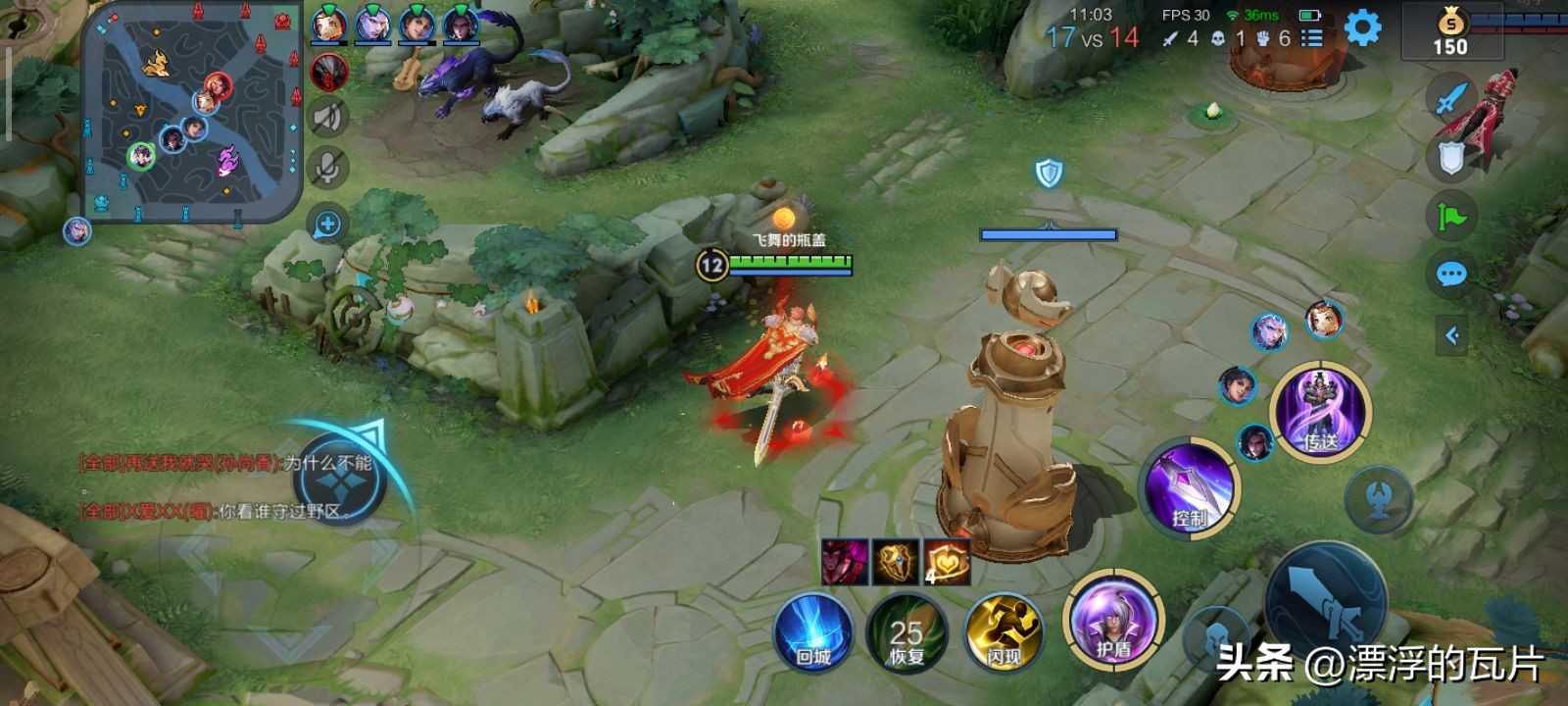This screenshot has height=706, width=1568.
Task: Click the magnifier plus button near minimap
Action: click(x=327, y=225)
